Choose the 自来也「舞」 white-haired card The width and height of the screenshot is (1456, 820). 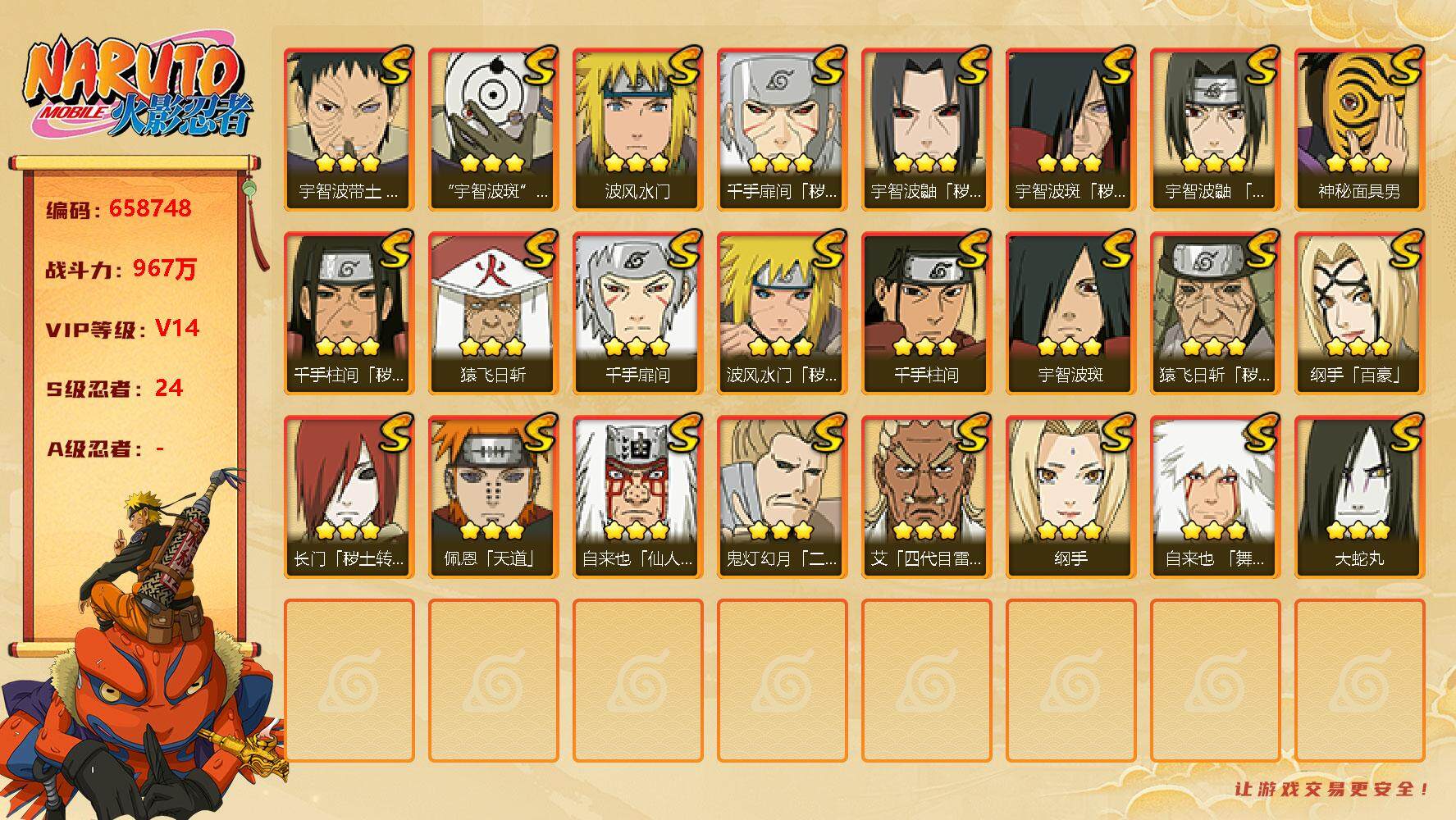(1215, 497)
